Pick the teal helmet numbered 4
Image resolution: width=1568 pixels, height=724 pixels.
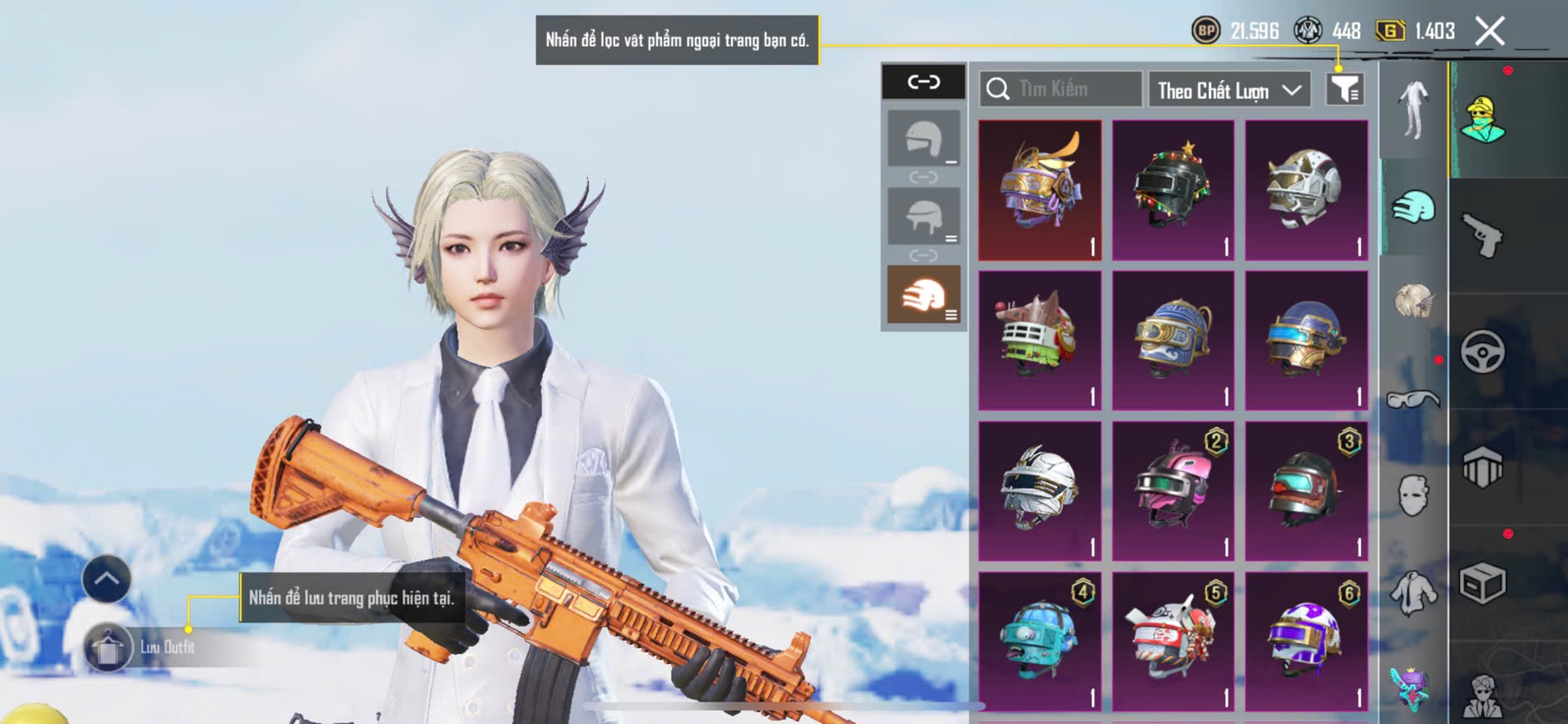(1040, 641)
